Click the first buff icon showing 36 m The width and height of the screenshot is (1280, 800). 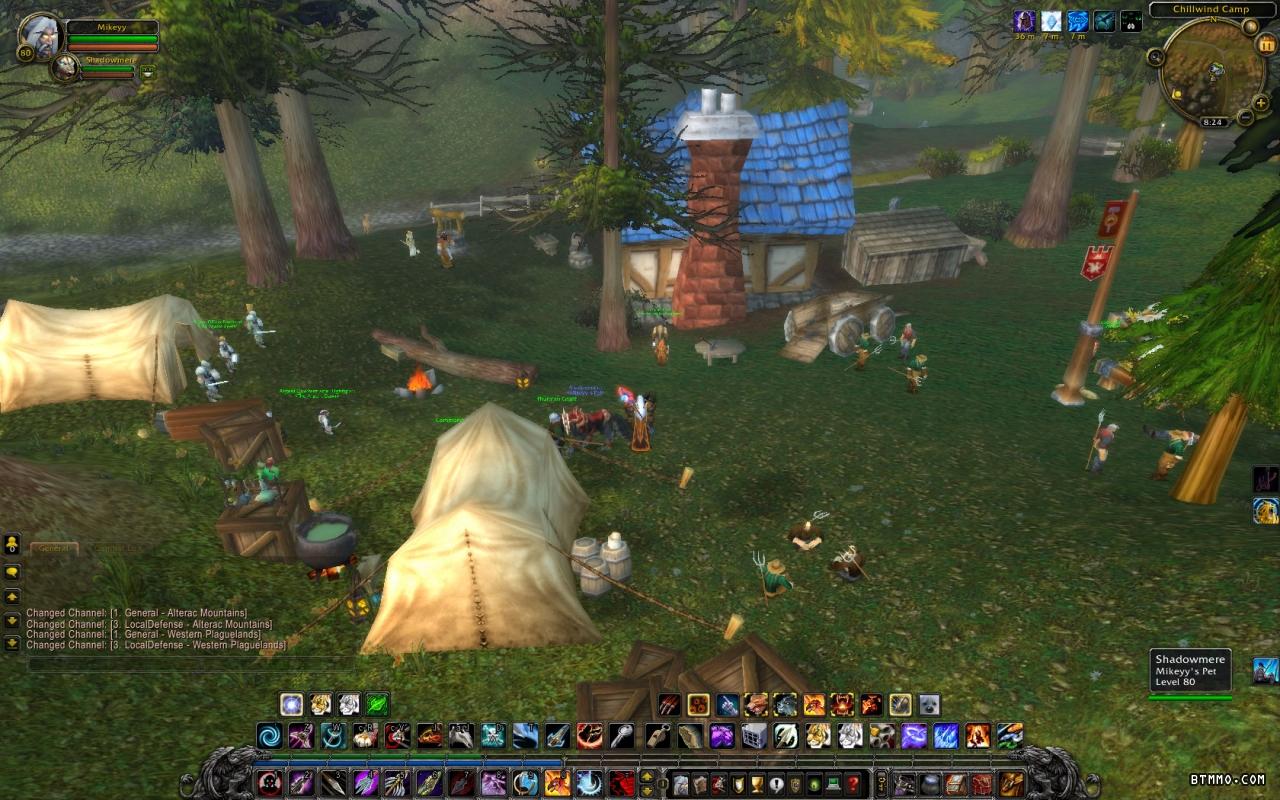click(x=1024, y=21)
